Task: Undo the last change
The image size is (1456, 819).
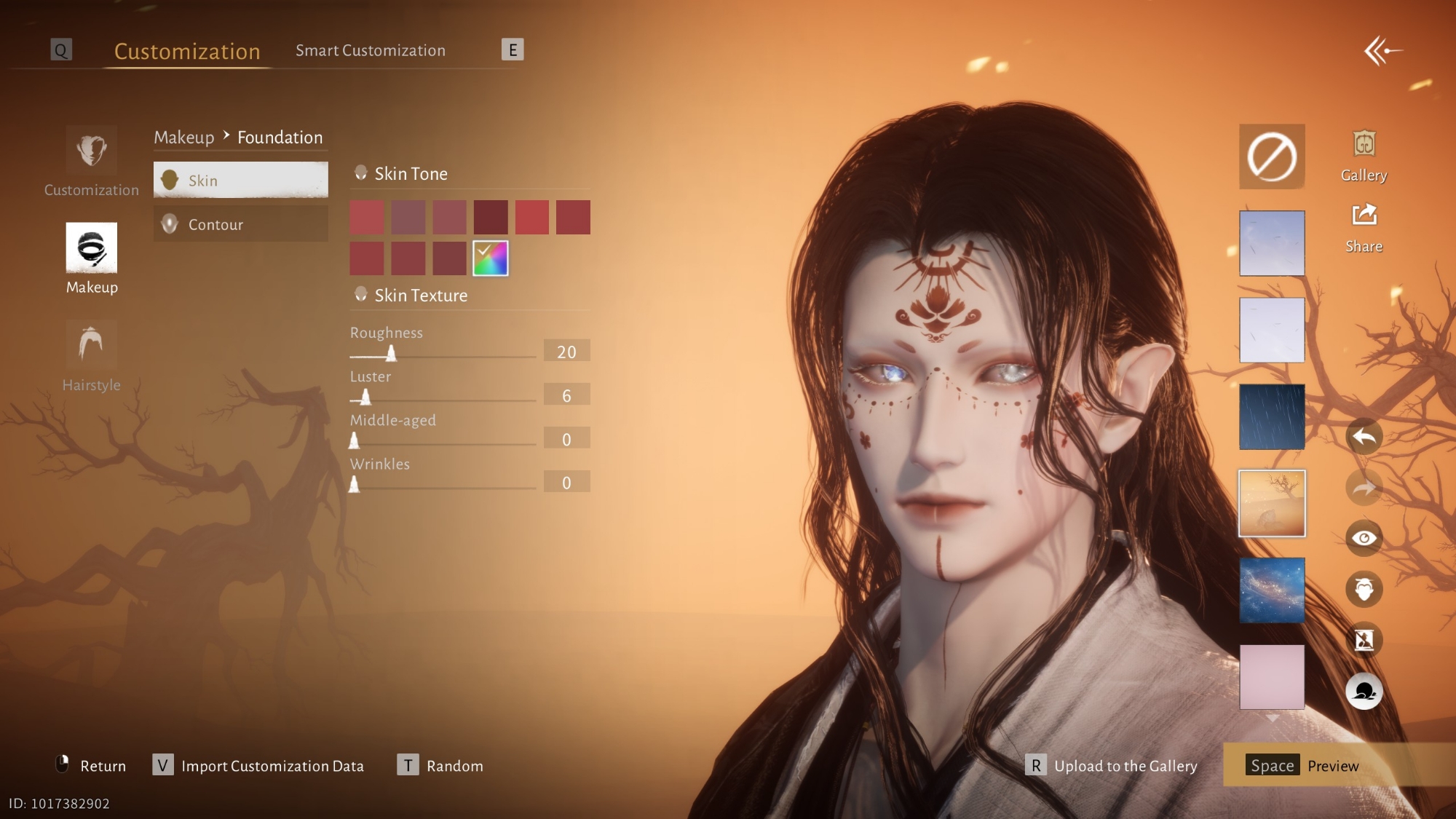Action: pos(1364,437)
